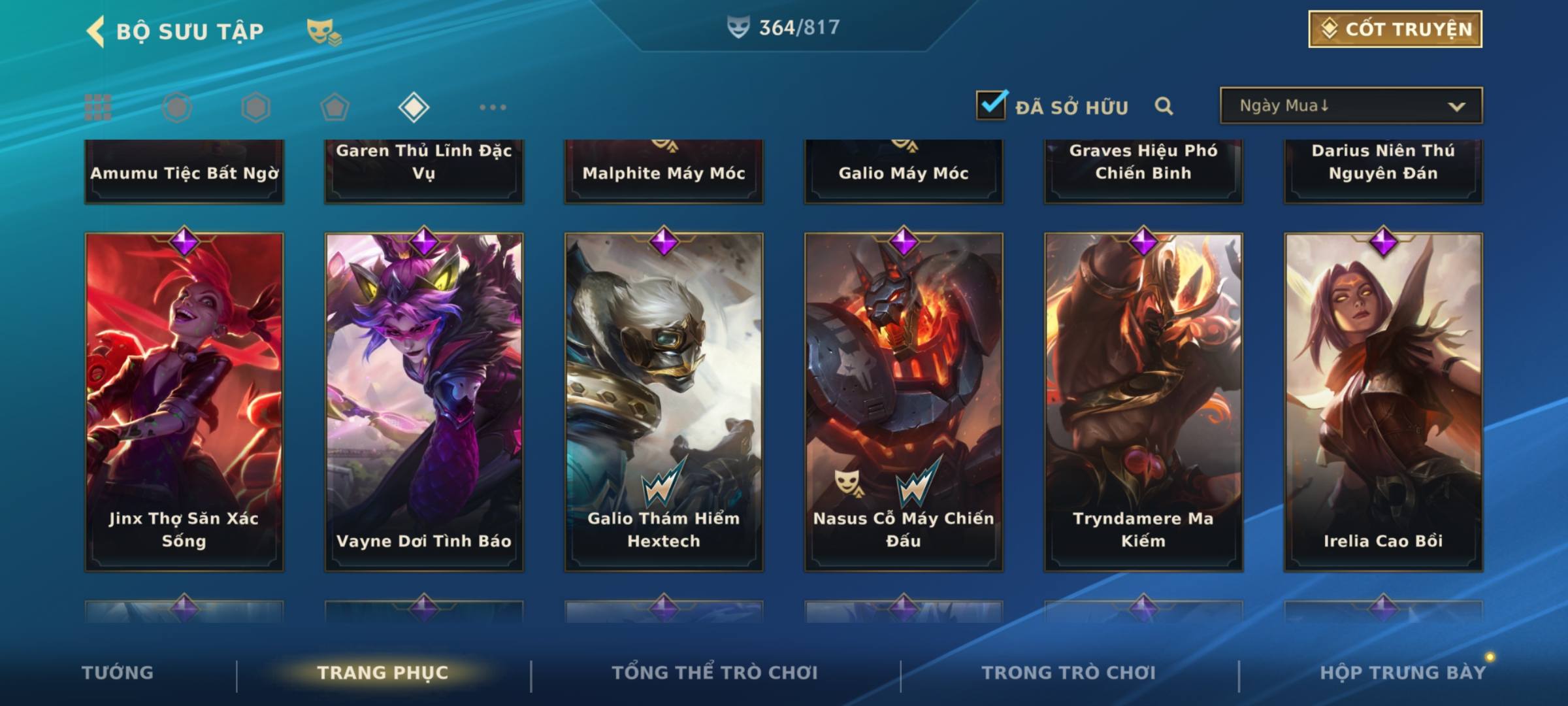Choose the Vayne Dơi Tình Báo skin
This screenshot has height=706, width=1568.
pyautogui.click(x=424, y=402)
